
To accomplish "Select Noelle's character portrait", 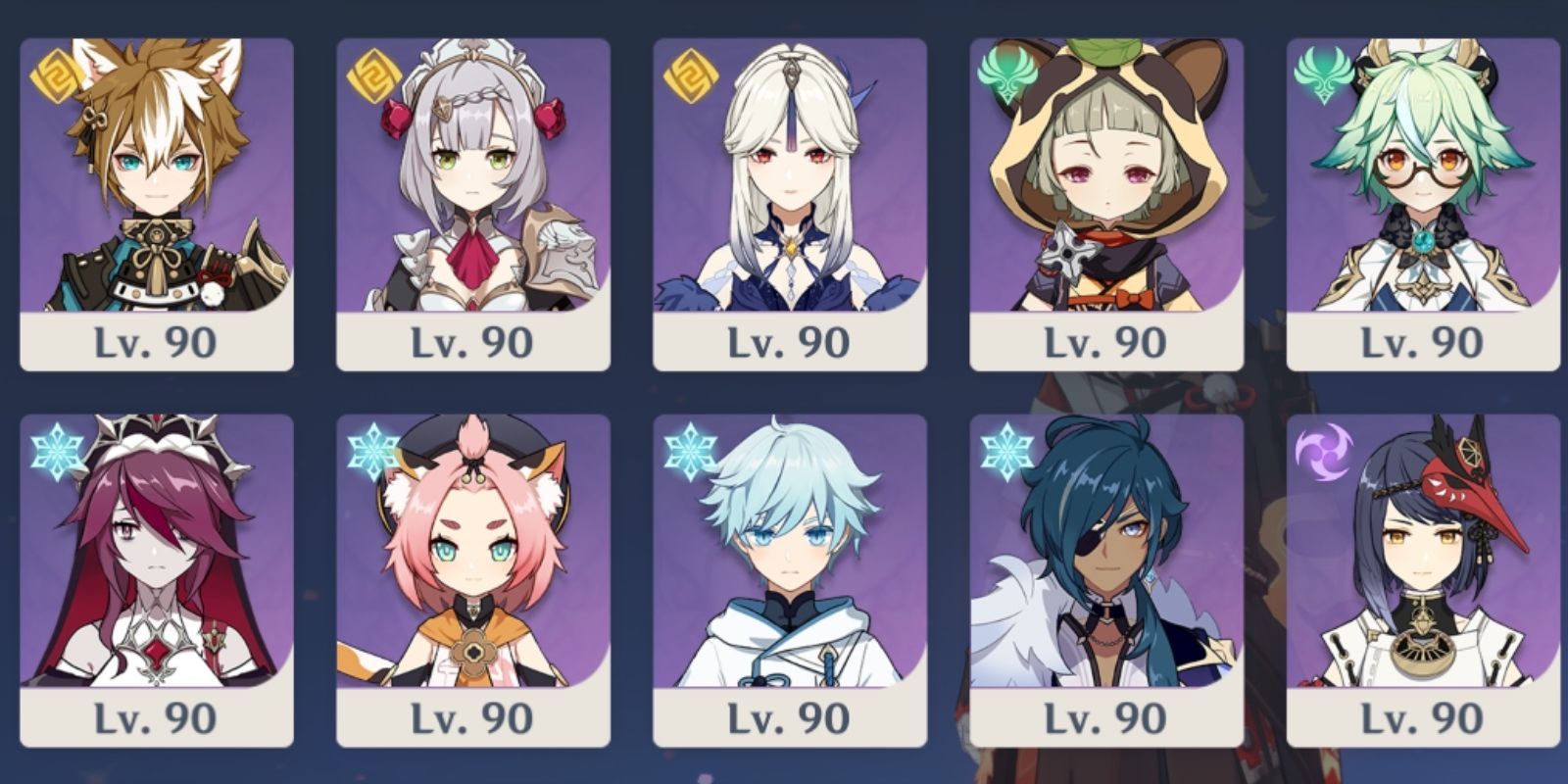I will coord(470,176).
